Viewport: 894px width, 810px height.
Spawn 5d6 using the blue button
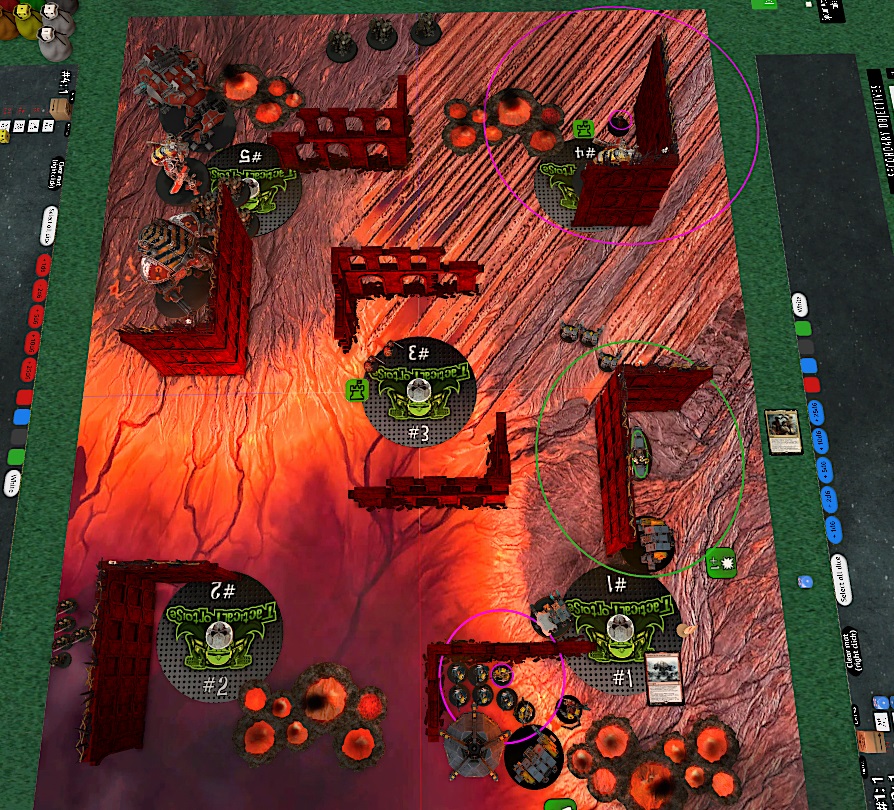825,468
